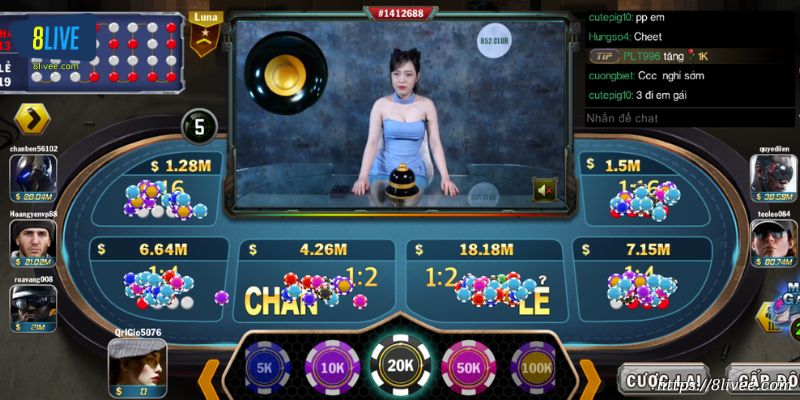Select the 50K pink chip
This screenshot has width=800, height=400.
pyautogui.click(x=468, y=366)
